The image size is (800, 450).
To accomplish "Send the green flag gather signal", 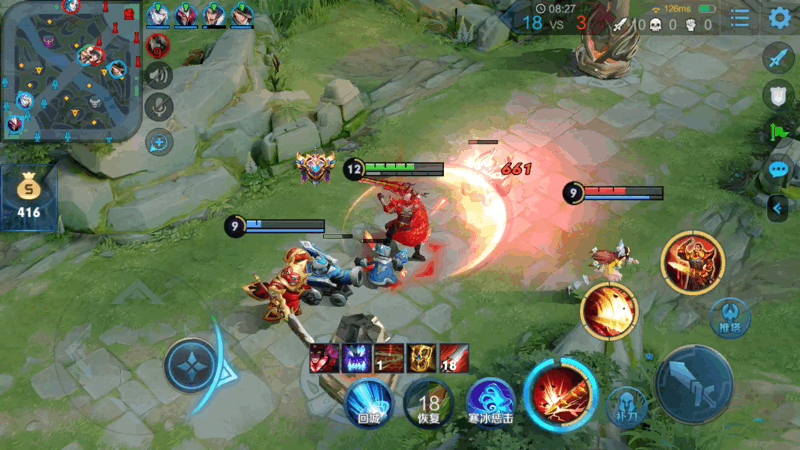I will point(778,132).
